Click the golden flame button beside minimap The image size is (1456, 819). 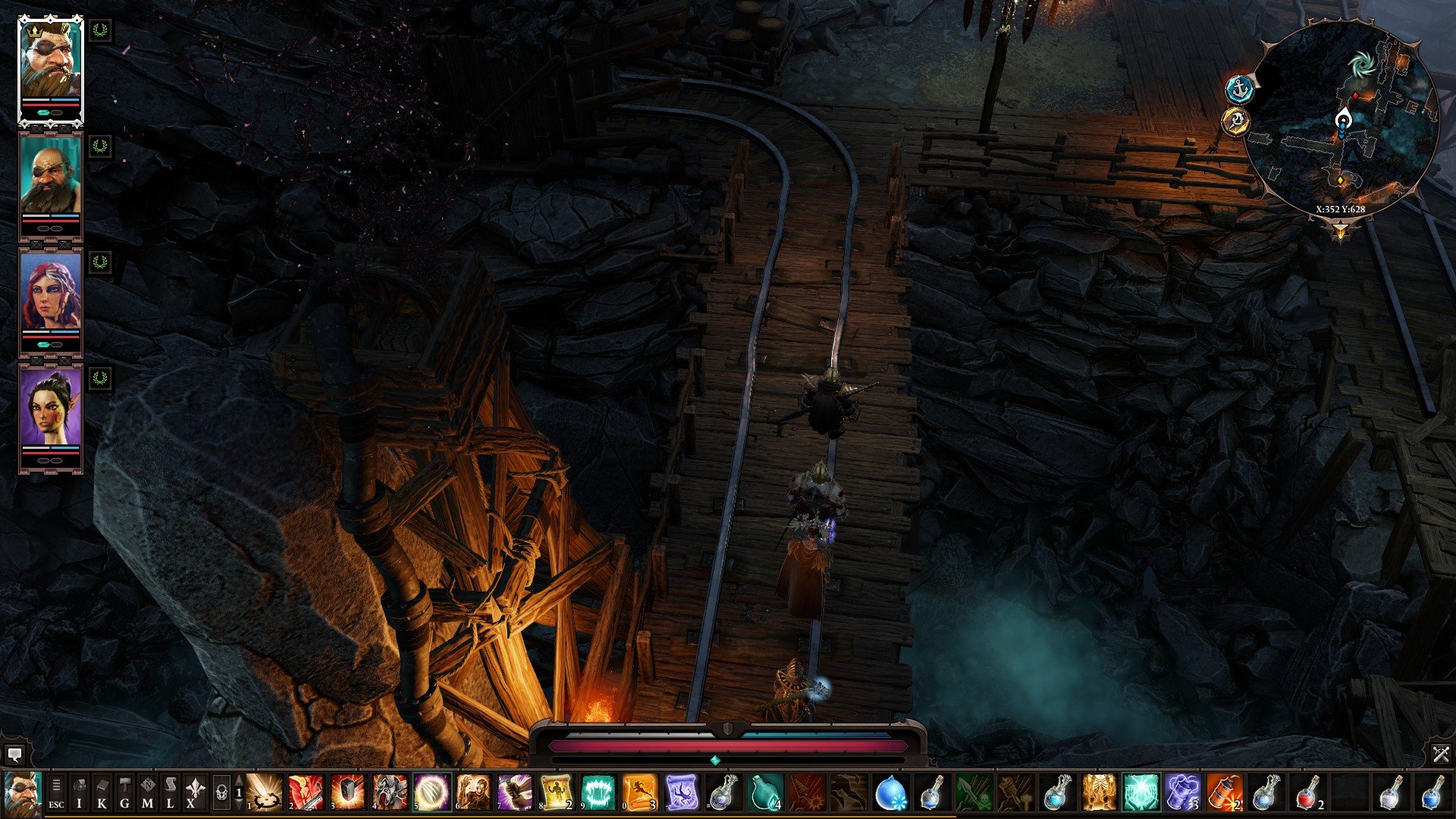pyautogui.click(x=1236, y=121)
